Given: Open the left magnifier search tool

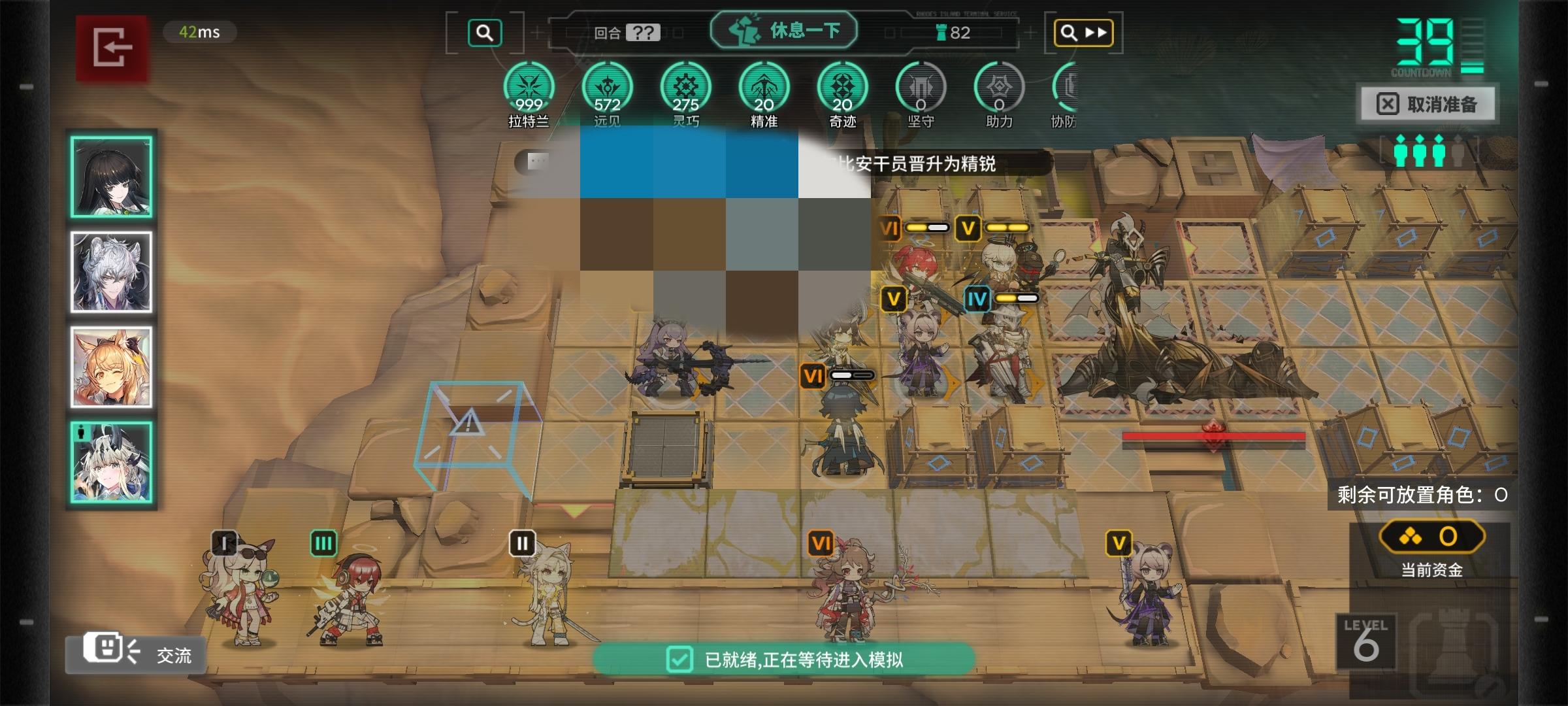Looking at the screenshot, I should point(484,32).
